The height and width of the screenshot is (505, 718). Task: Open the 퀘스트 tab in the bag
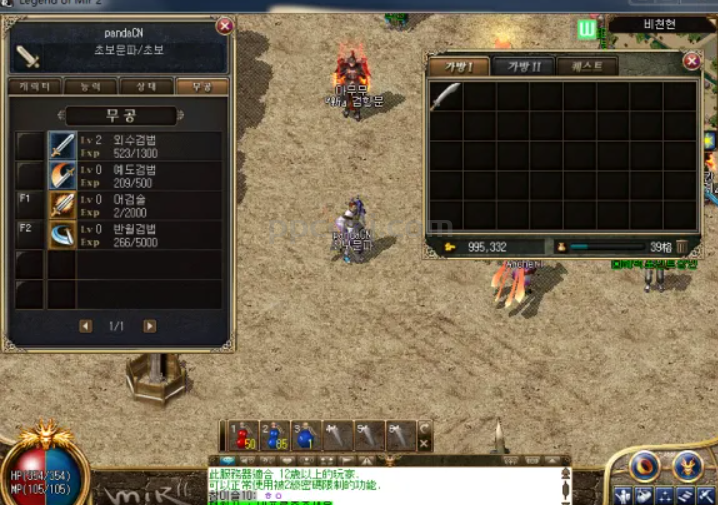[x=587, y=67]
